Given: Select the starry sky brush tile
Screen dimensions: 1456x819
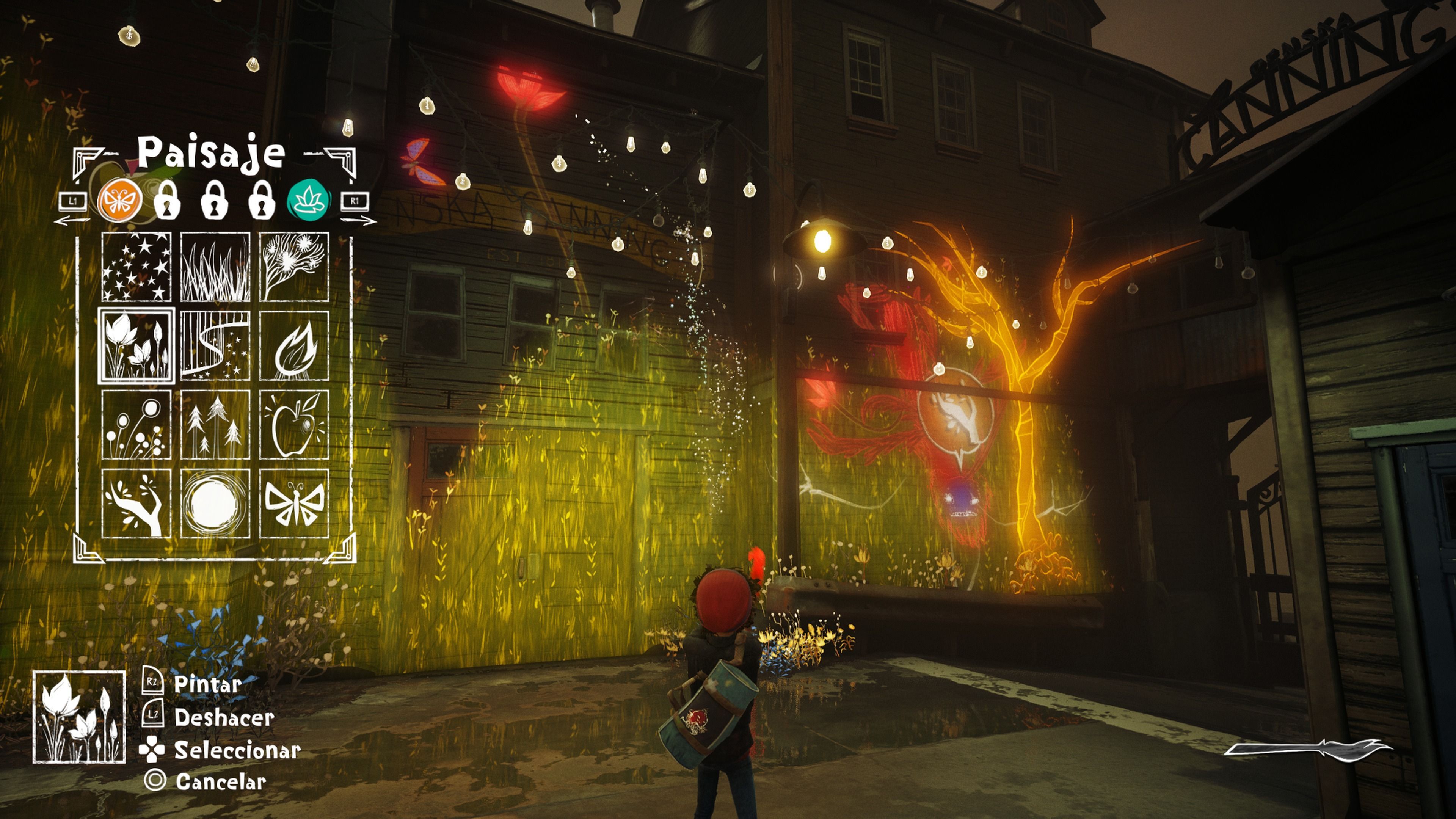Looking at the screenshot, I should [x=136, y=266].
